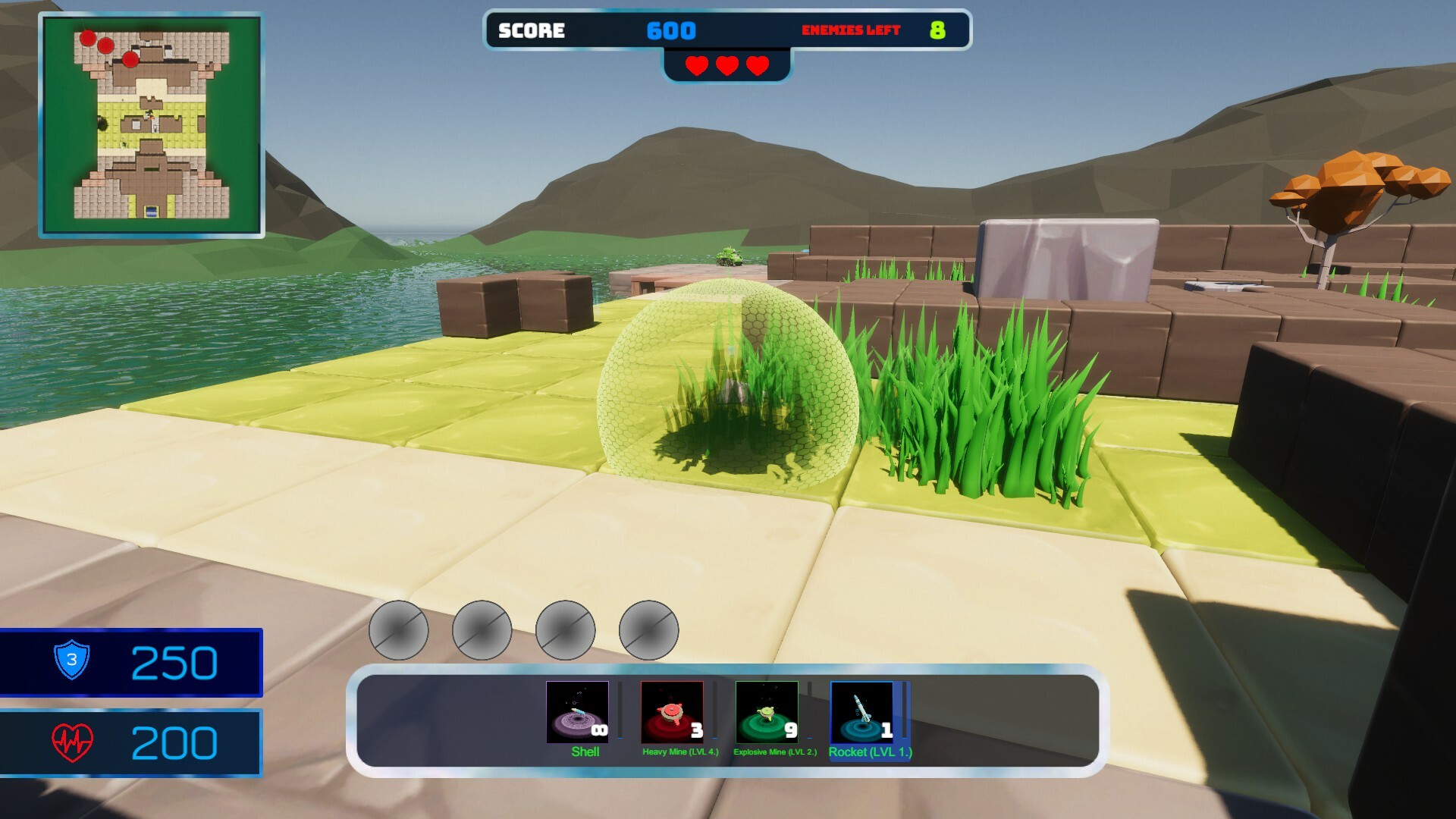Switch to the Rocket weapon slot
Screen dimensions: 1456x819
pos(861,713)
